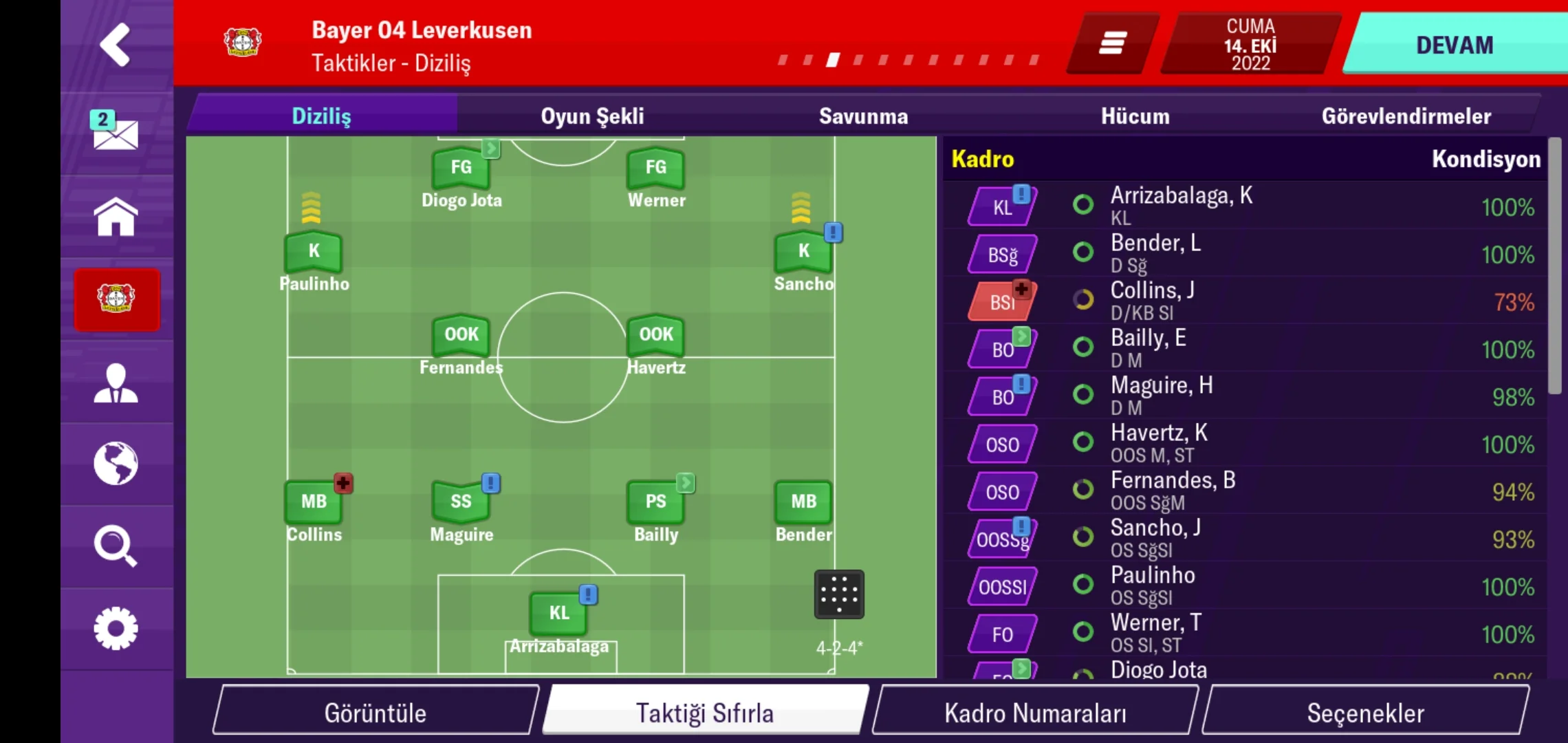Open the settings gear icon
The width and height of the screenshot is (1568, 743).
coord(116,627)
